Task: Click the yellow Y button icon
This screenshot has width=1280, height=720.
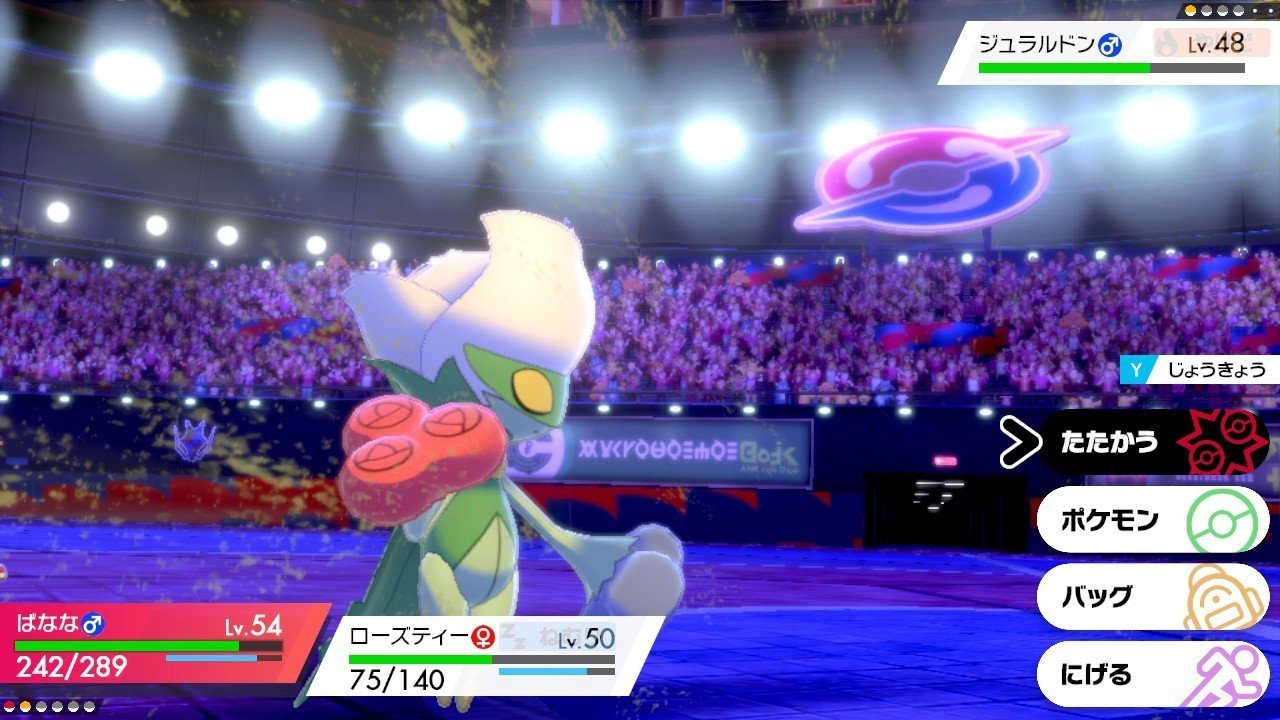Action: click(x=1135, y=368)
